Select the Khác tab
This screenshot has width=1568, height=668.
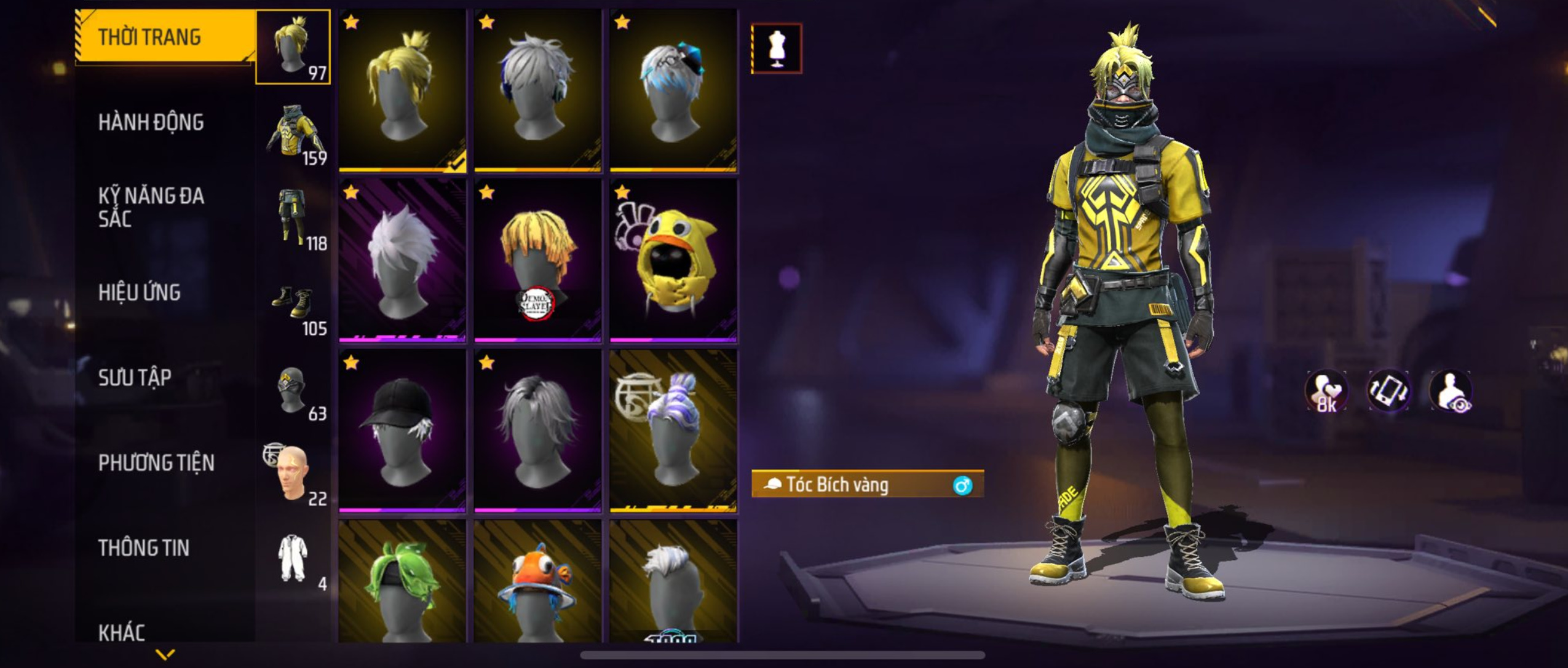coord(122,632)
